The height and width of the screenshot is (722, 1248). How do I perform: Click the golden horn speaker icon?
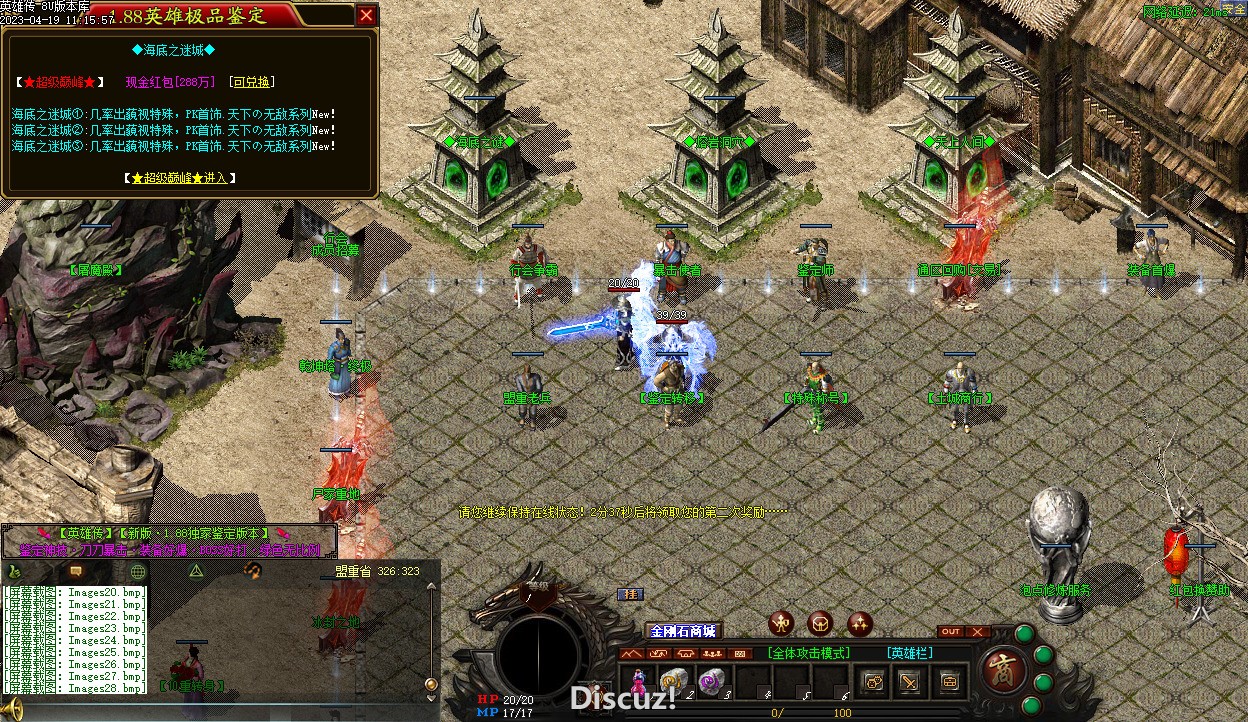tap(13, 711)
